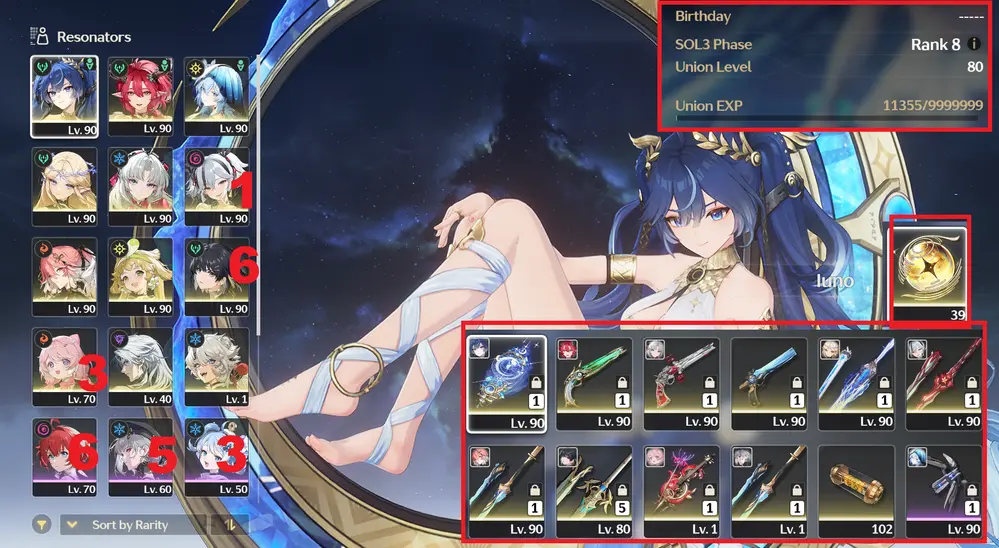Image resolution: width=999 pixels, height=548 pixels.
Task: Pick the pink-haired Lv. 70 resonator
Action: 65,366
